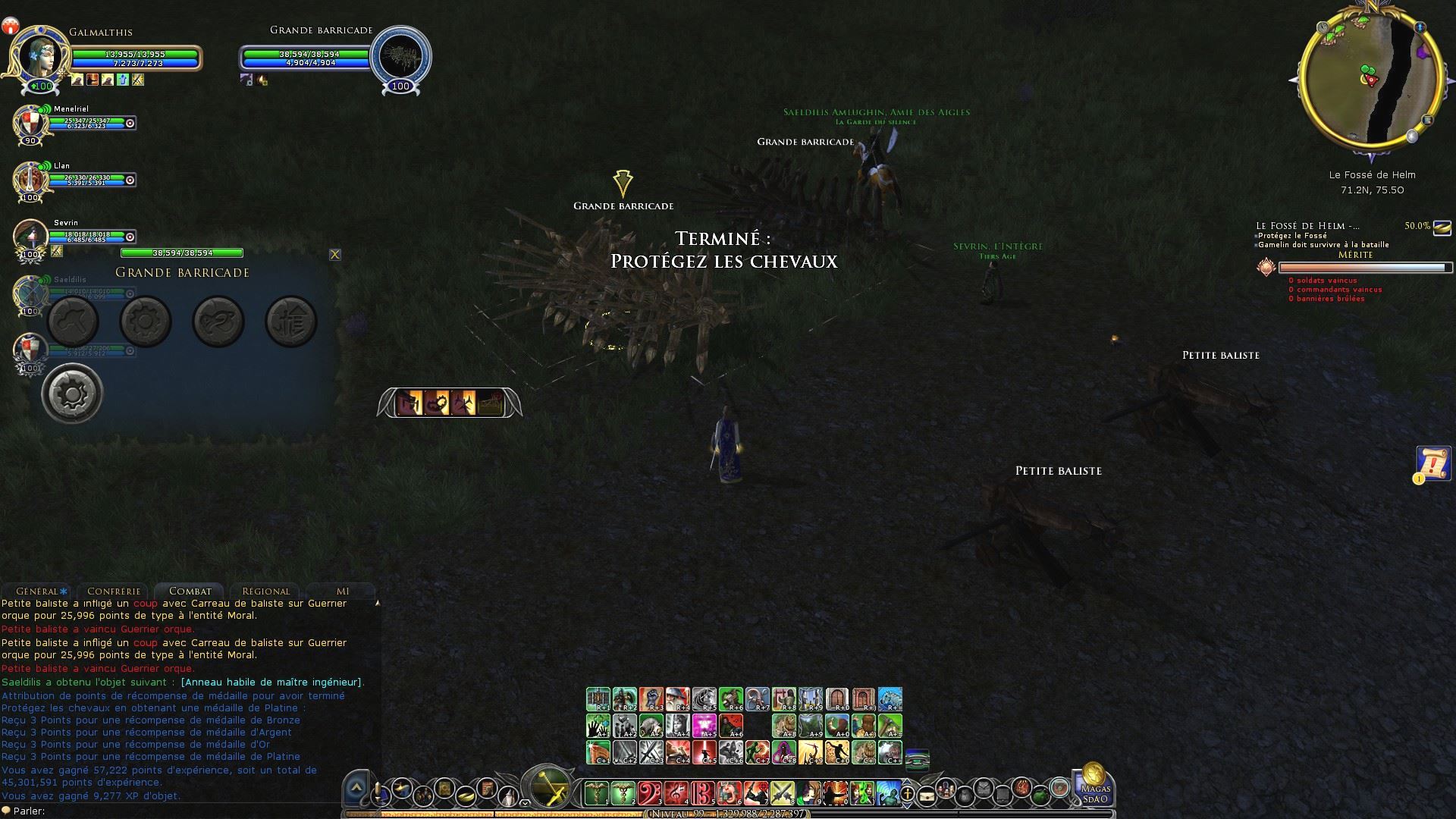Show the Regional chat tab
1456x819 pixels.
click(x=265, y=591)
